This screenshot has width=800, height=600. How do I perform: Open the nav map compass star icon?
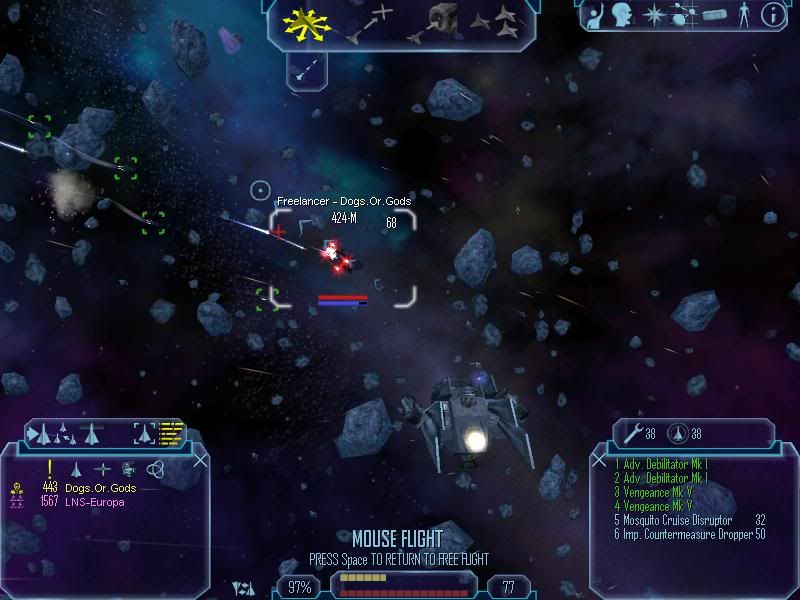pyautogui.click(x=655, y=15)
